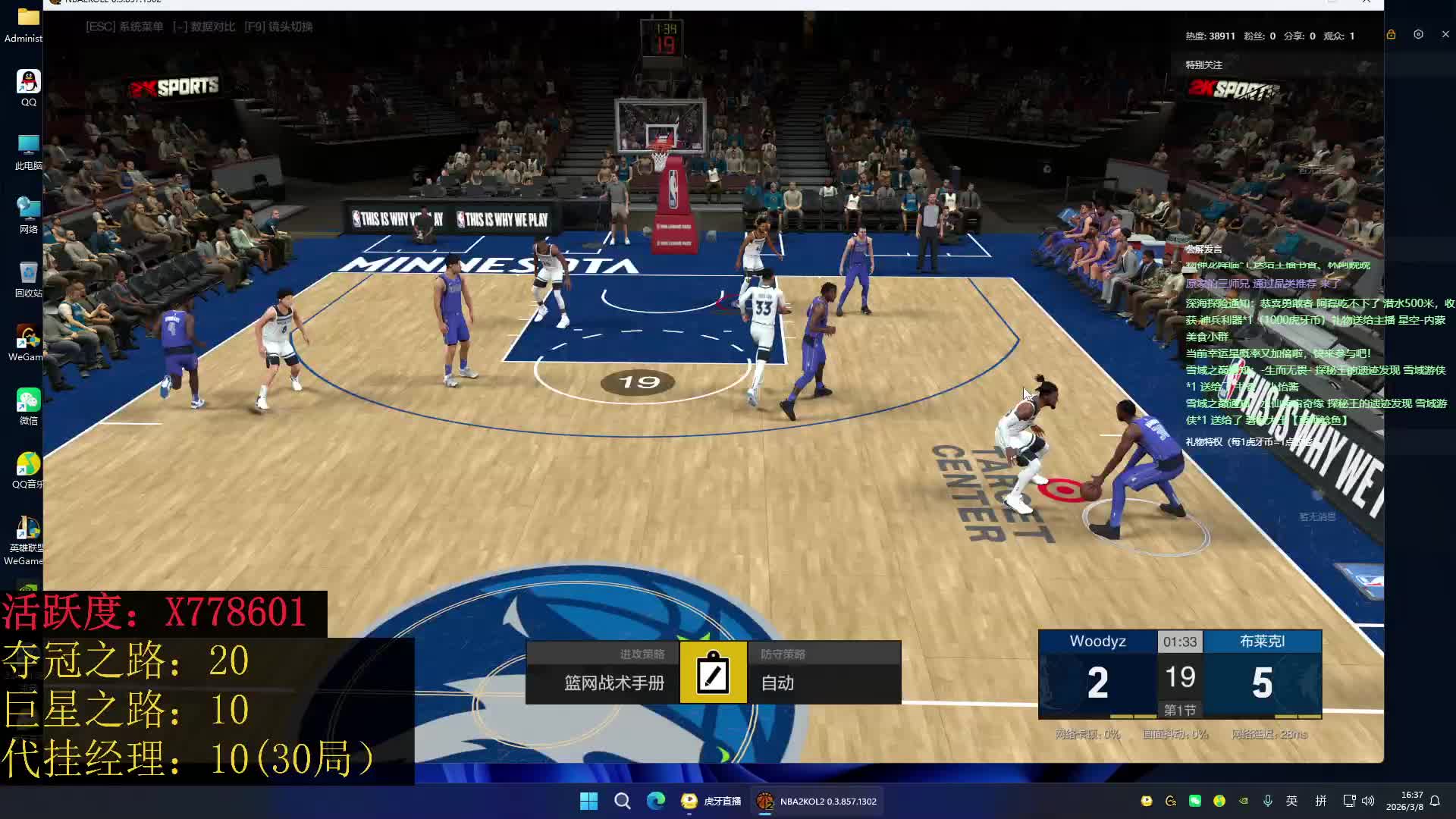Toggle the overlay lock icon
The width and height of the screenshot is (1456, 819).
pyautogui.click(x=1391, y=35)
